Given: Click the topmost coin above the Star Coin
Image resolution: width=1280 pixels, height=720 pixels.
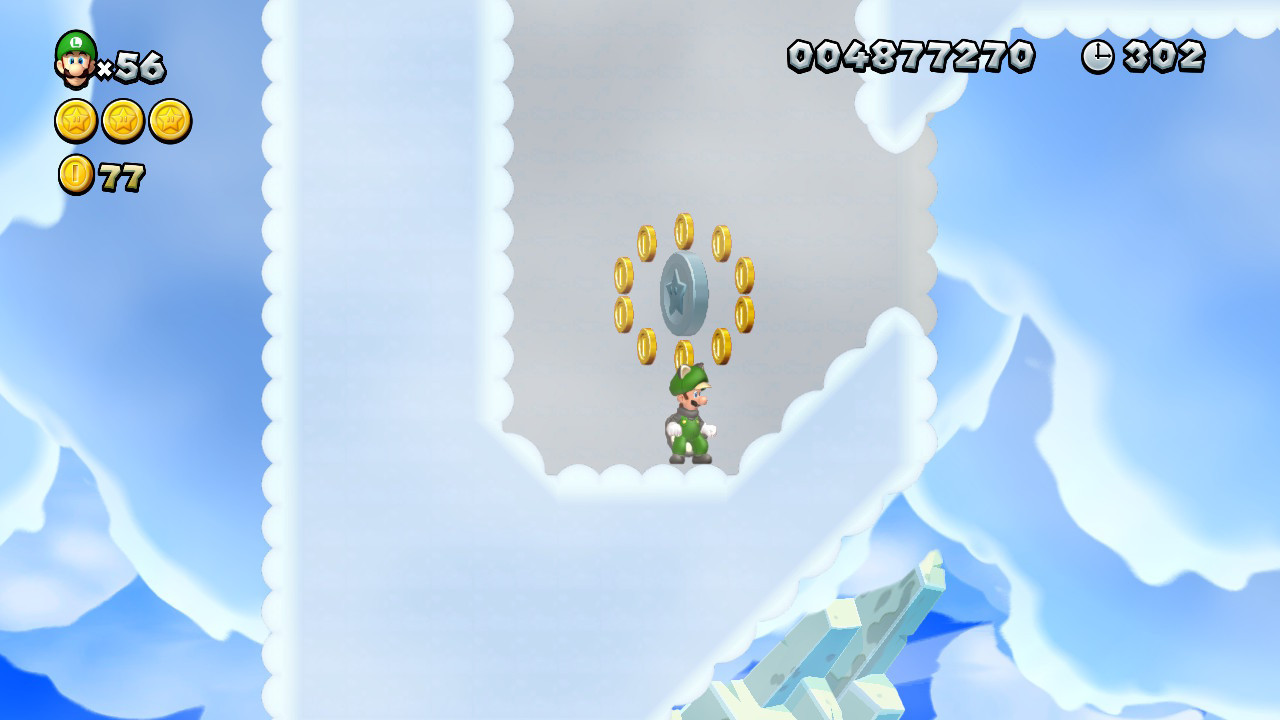Looking at the screenshot, I should click(x=682, y=230).
